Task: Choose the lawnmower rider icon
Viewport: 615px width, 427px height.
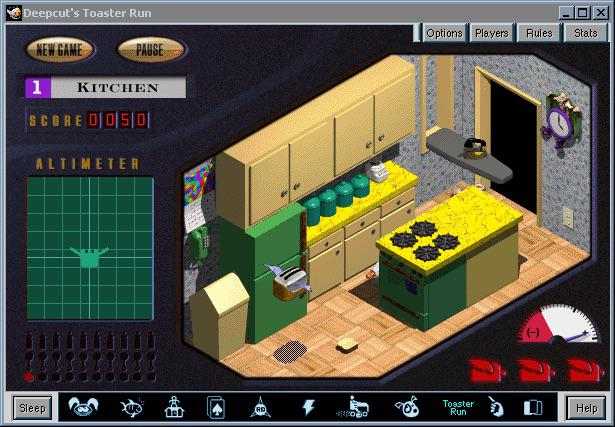Action: 358,407
